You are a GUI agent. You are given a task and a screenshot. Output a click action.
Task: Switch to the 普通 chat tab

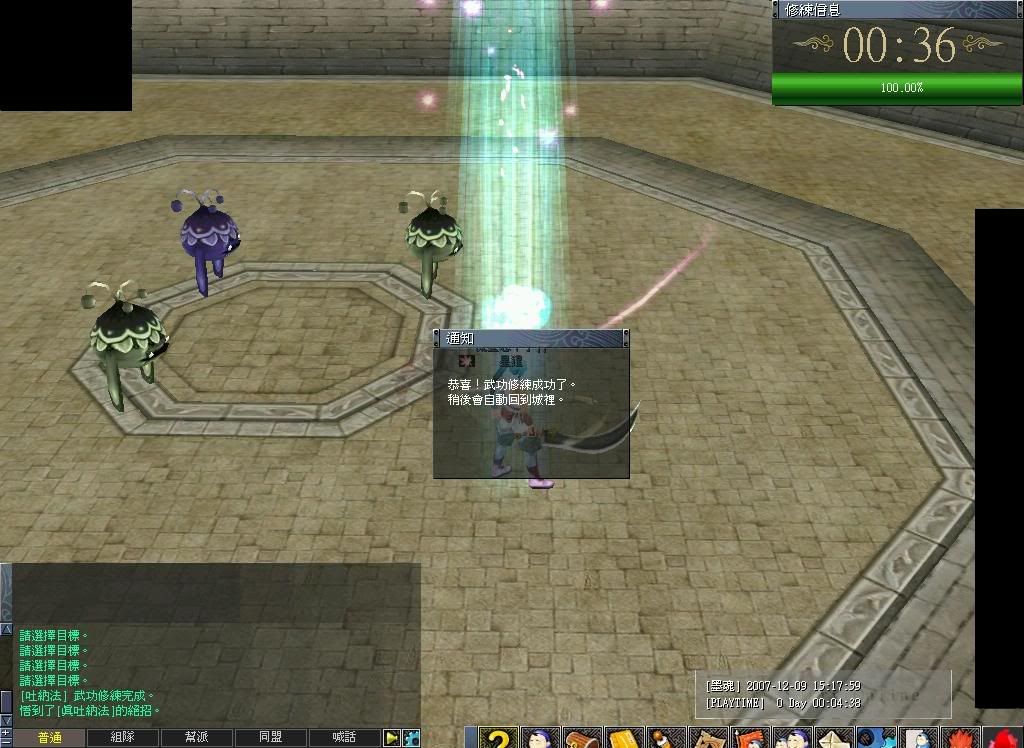point(49,738)
